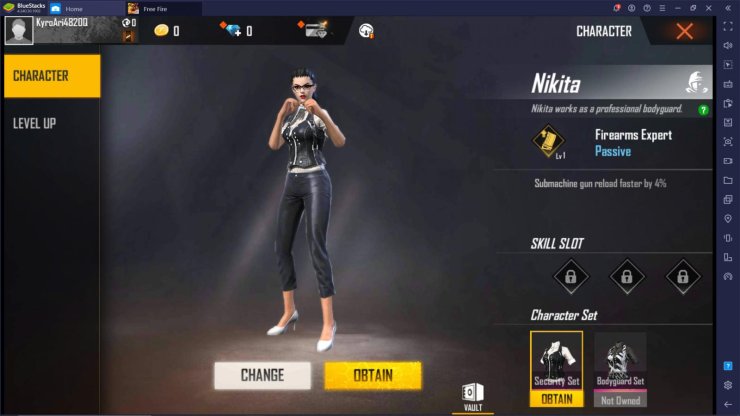The width and height of the screenshot is (740, 416).
Task: Obtain Nikita with the yellow OBTAIN button
Action: [372, 375]
